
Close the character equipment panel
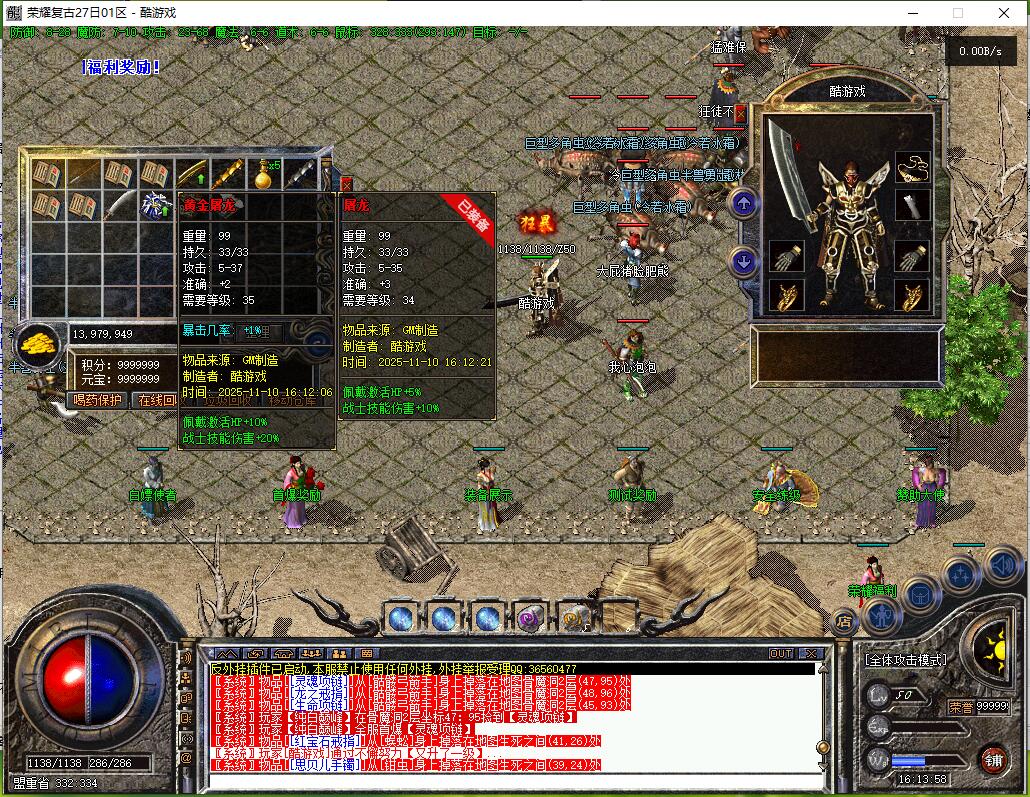[740, 113]
